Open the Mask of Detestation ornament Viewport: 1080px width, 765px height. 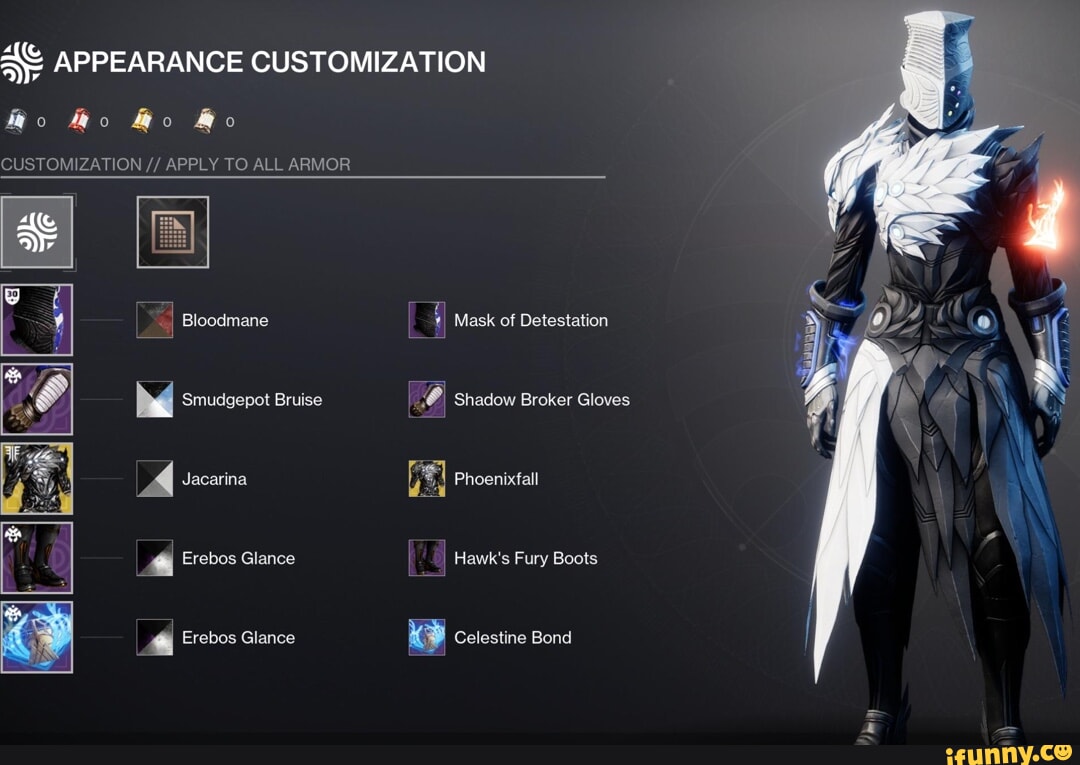click(x=427, y=320)
